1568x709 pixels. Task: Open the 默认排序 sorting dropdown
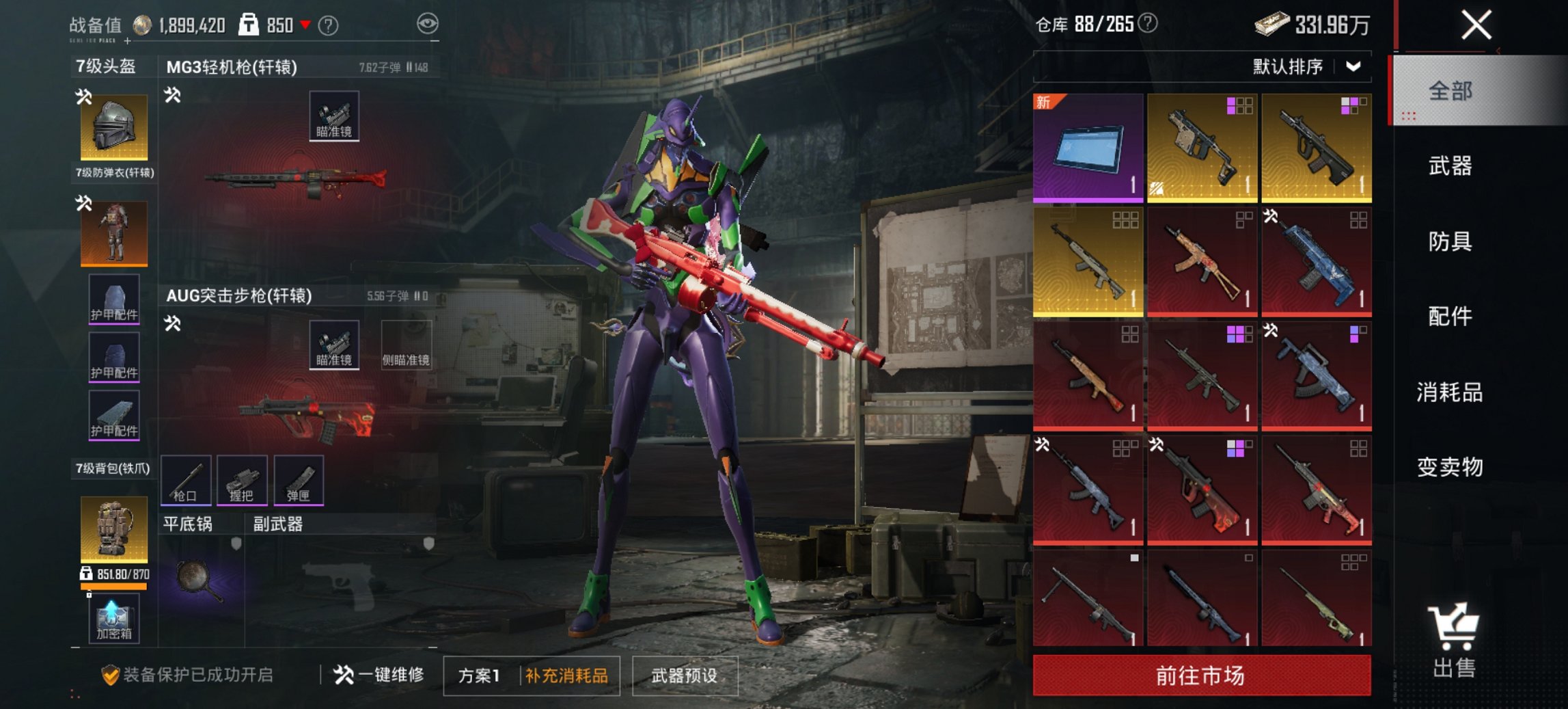click(x=1299, y=66)
